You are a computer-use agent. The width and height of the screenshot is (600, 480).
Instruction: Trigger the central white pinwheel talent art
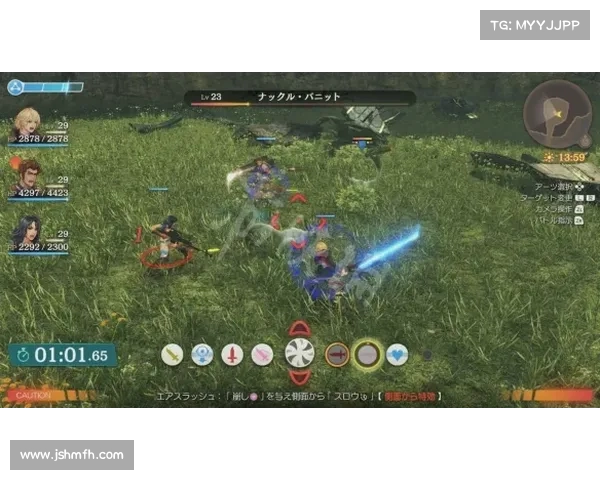coord(299,353)
